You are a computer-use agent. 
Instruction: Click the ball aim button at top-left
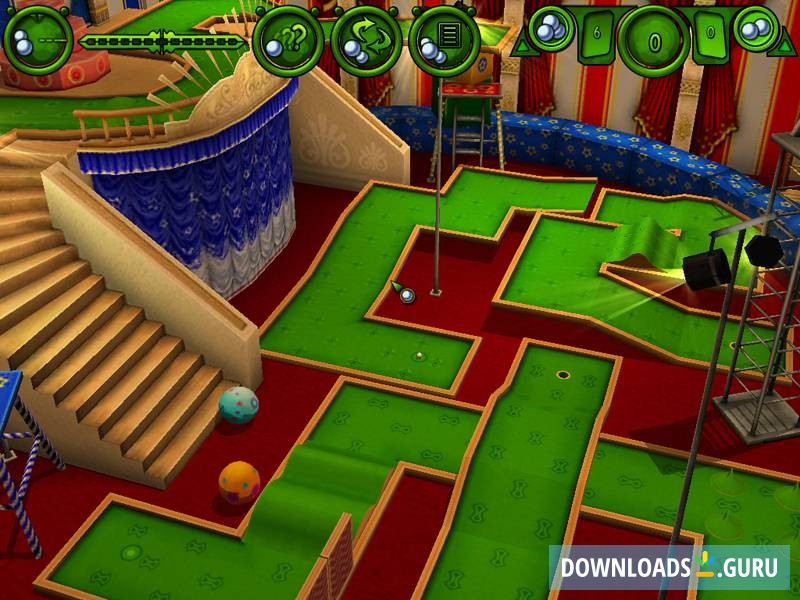(38, 41)
